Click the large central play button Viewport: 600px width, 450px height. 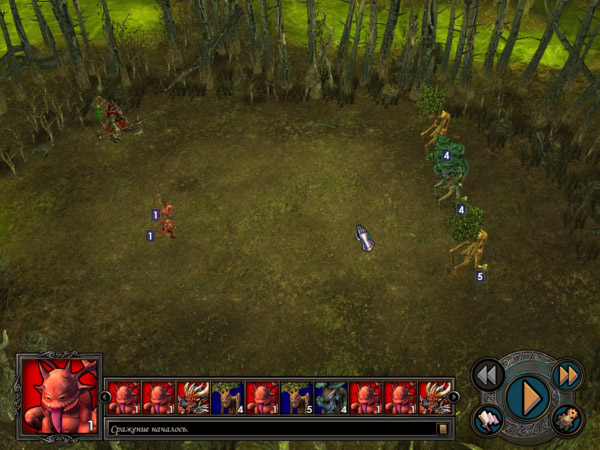[x=526, y=397]
